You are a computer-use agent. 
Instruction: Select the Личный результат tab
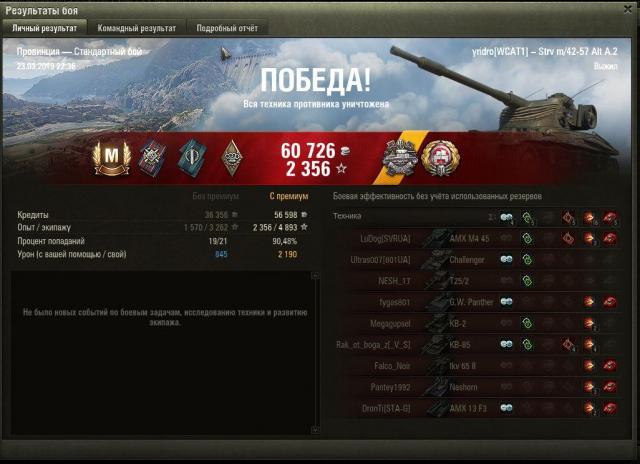pos(45,29)
